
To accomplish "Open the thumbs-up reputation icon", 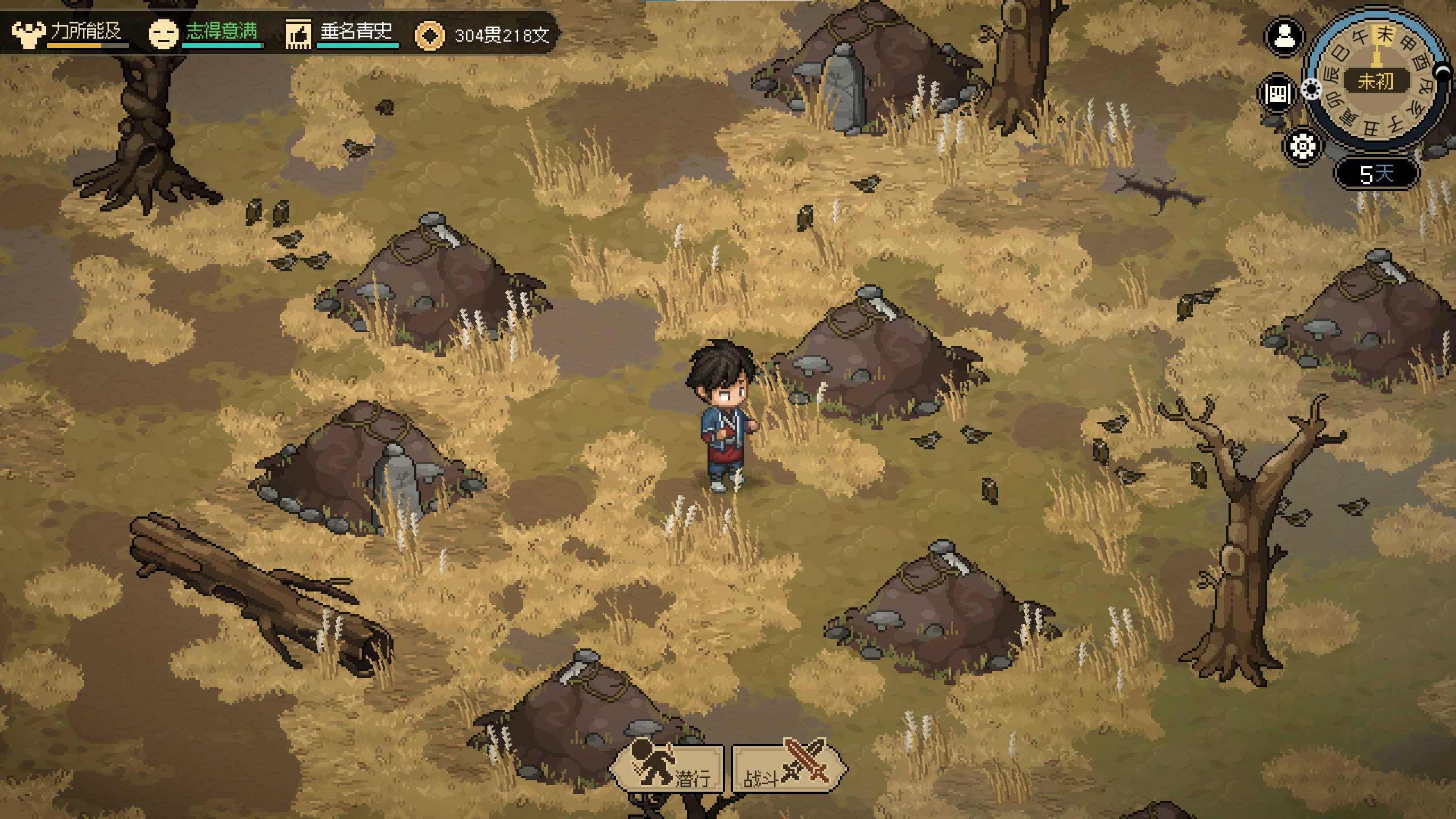I will click(x=298, y=34).
